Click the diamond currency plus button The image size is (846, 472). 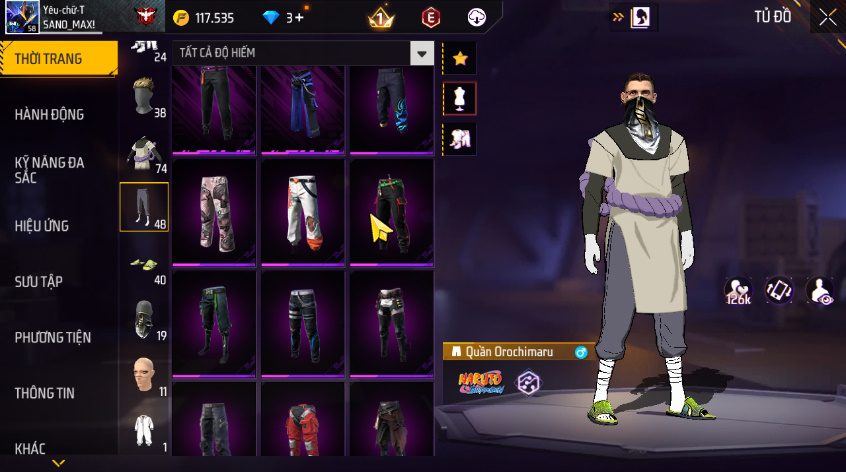pyautogui.click(x=299, y=17)
